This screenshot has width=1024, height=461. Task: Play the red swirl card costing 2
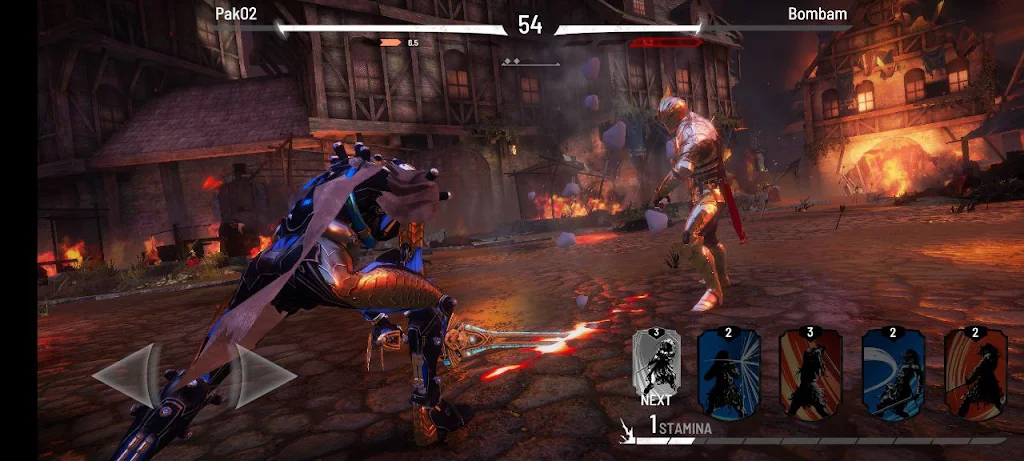975,372
